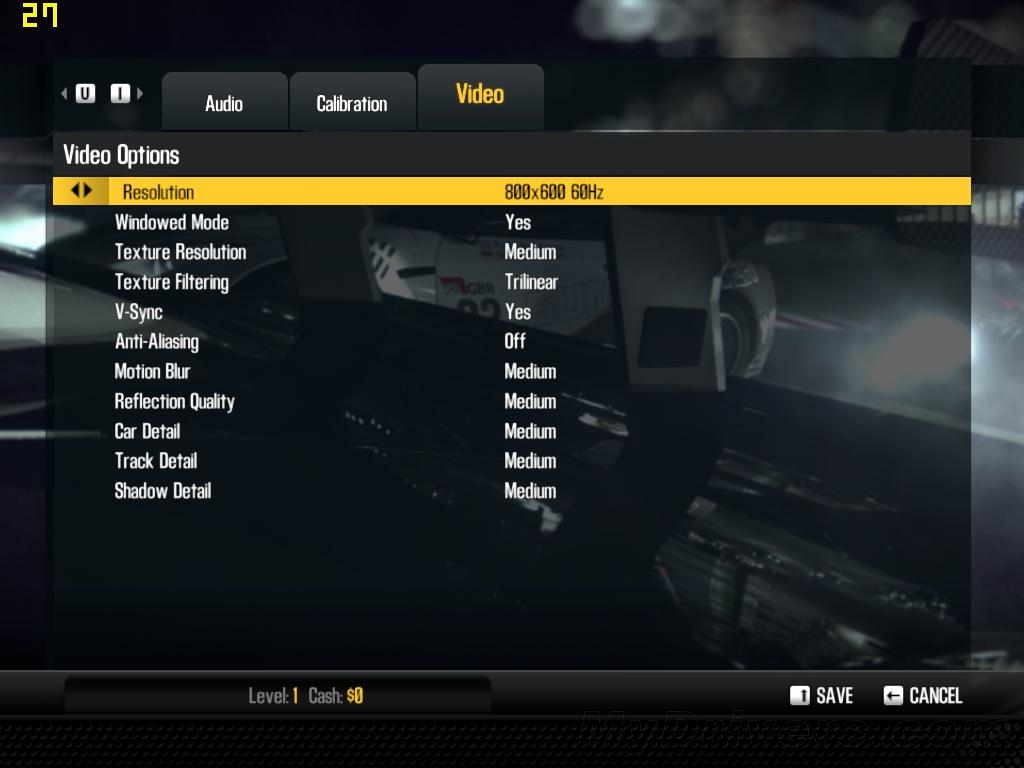The image size is (1024, 768).
Task: Select the Motion Blur row
Action: 152,372
